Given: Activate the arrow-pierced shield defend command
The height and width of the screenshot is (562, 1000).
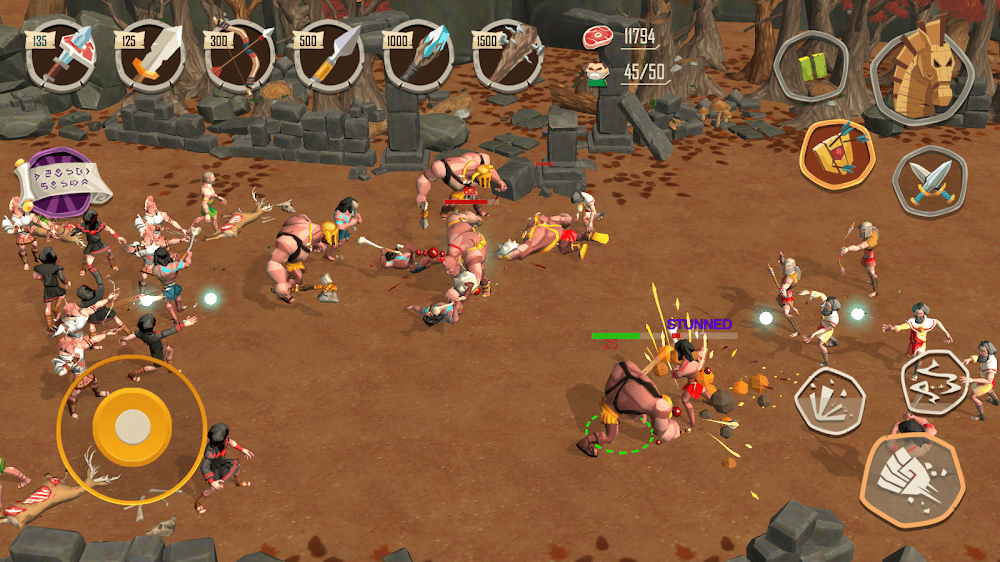Looking at the screenshot, I should click(x=837, y=155).
